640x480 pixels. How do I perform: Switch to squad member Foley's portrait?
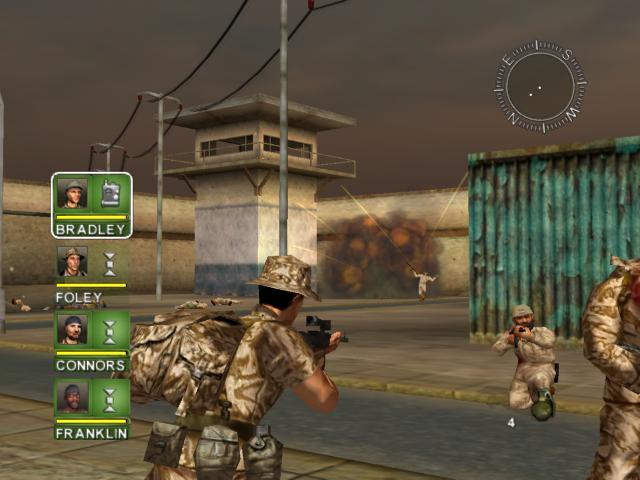tap(72, 262)
